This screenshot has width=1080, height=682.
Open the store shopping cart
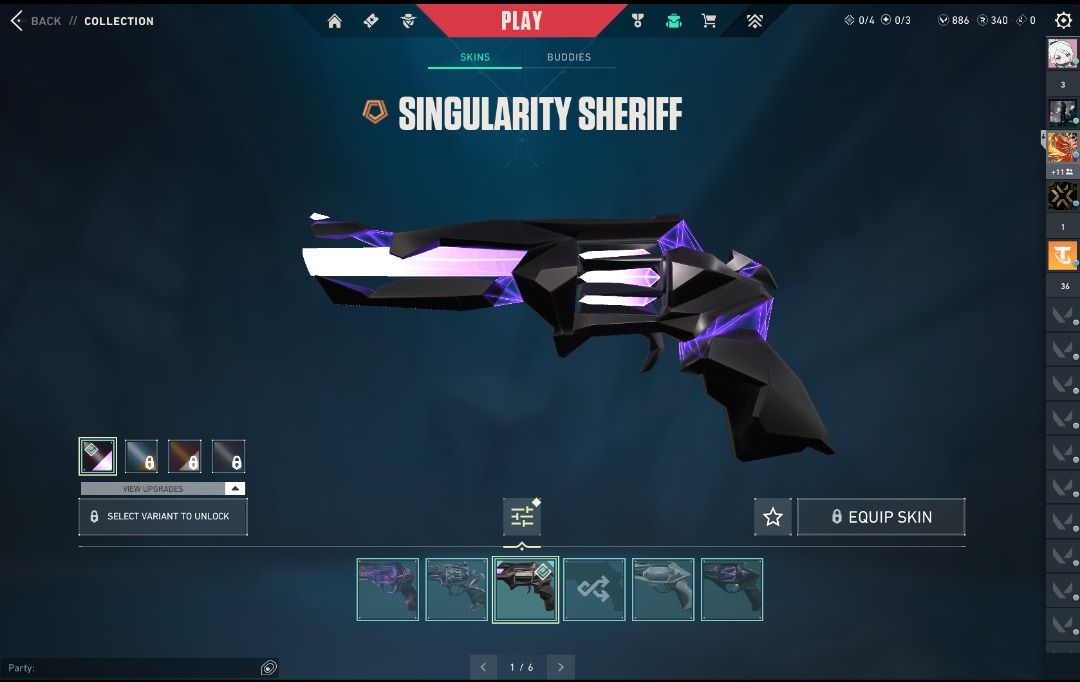click(x=709, y=21)
